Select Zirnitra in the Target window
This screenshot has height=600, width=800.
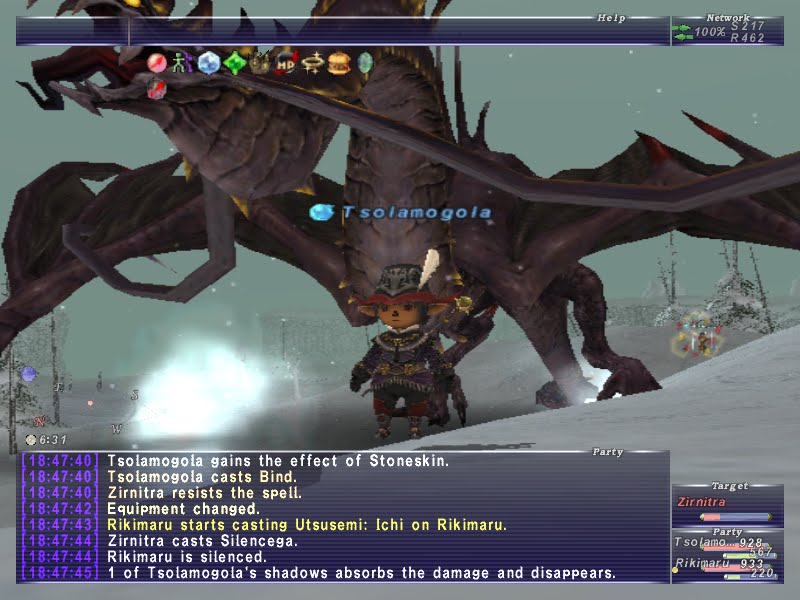[700, 502]
